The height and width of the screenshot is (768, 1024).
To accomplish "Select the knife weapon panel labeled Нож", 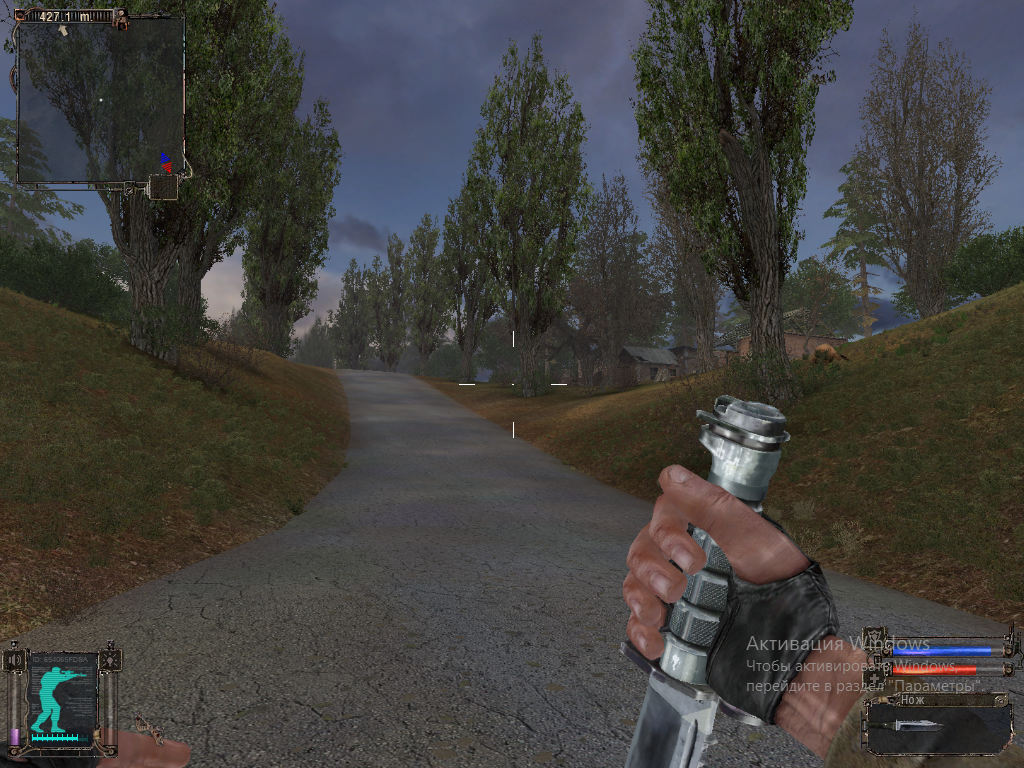I will [938, 723].
